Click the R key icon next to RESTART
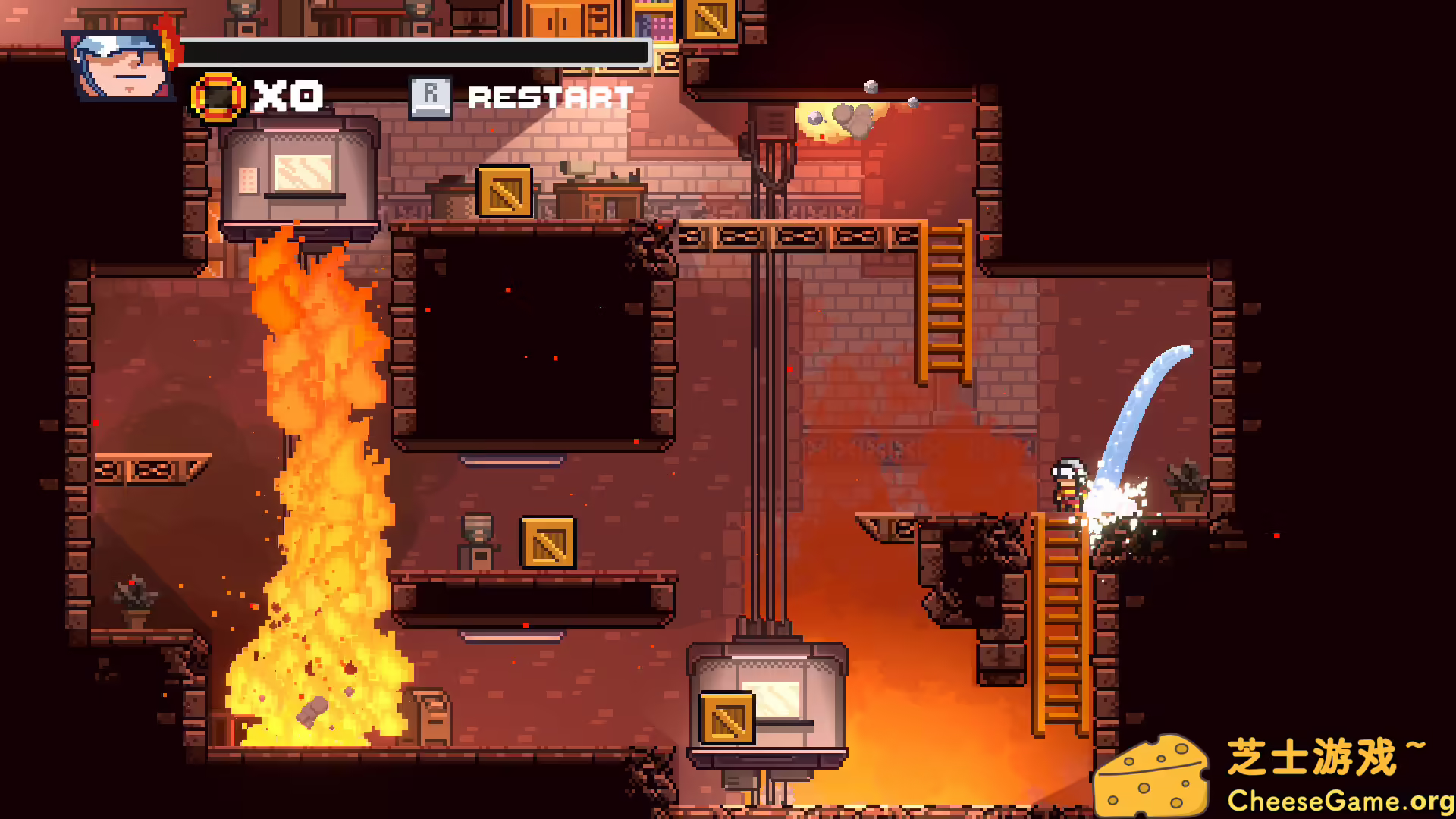This screenshot has width=1456, height=819. pyautogui.click(x=431, y=96)
